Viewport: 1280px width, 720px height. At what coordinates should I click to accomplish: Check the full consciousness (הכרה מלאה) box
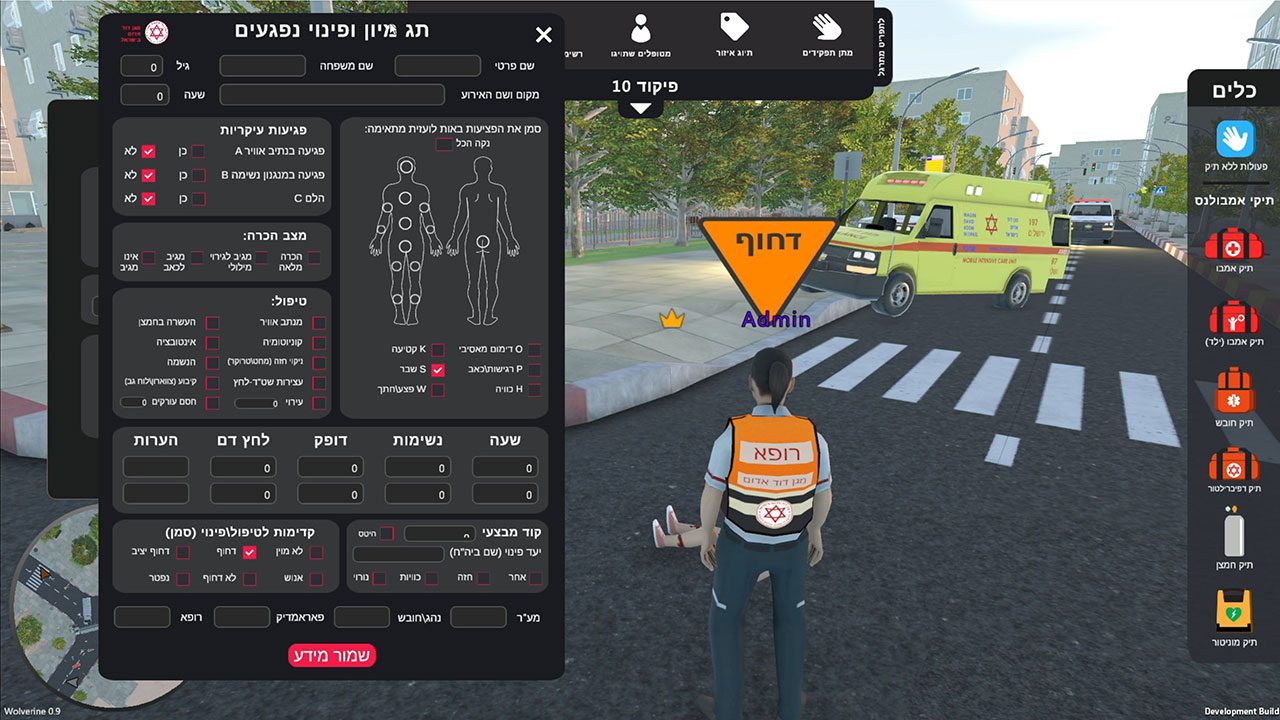[314, 258]
